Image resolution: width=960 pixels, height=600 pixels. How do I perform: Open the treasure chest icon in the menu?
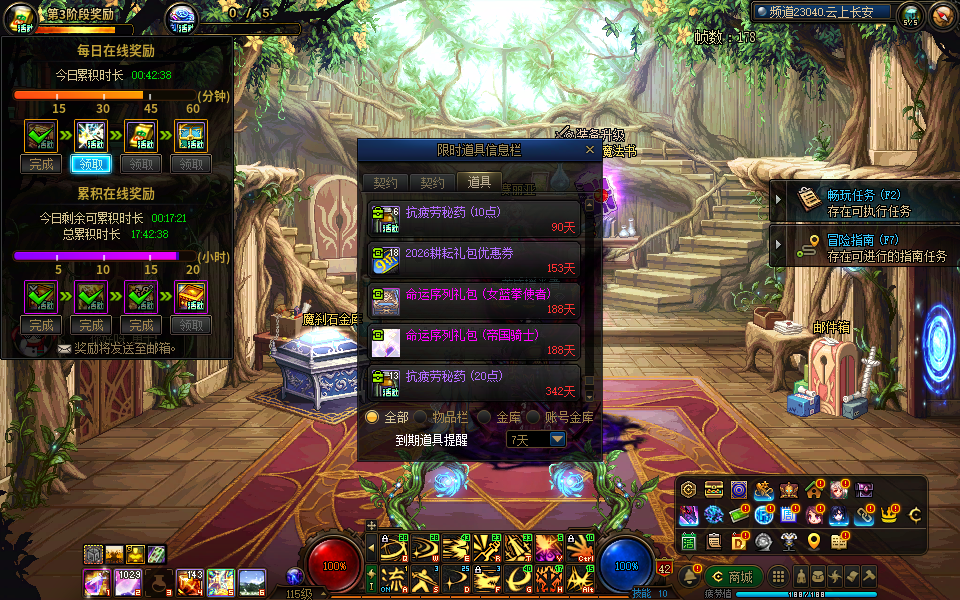(714, 489)
